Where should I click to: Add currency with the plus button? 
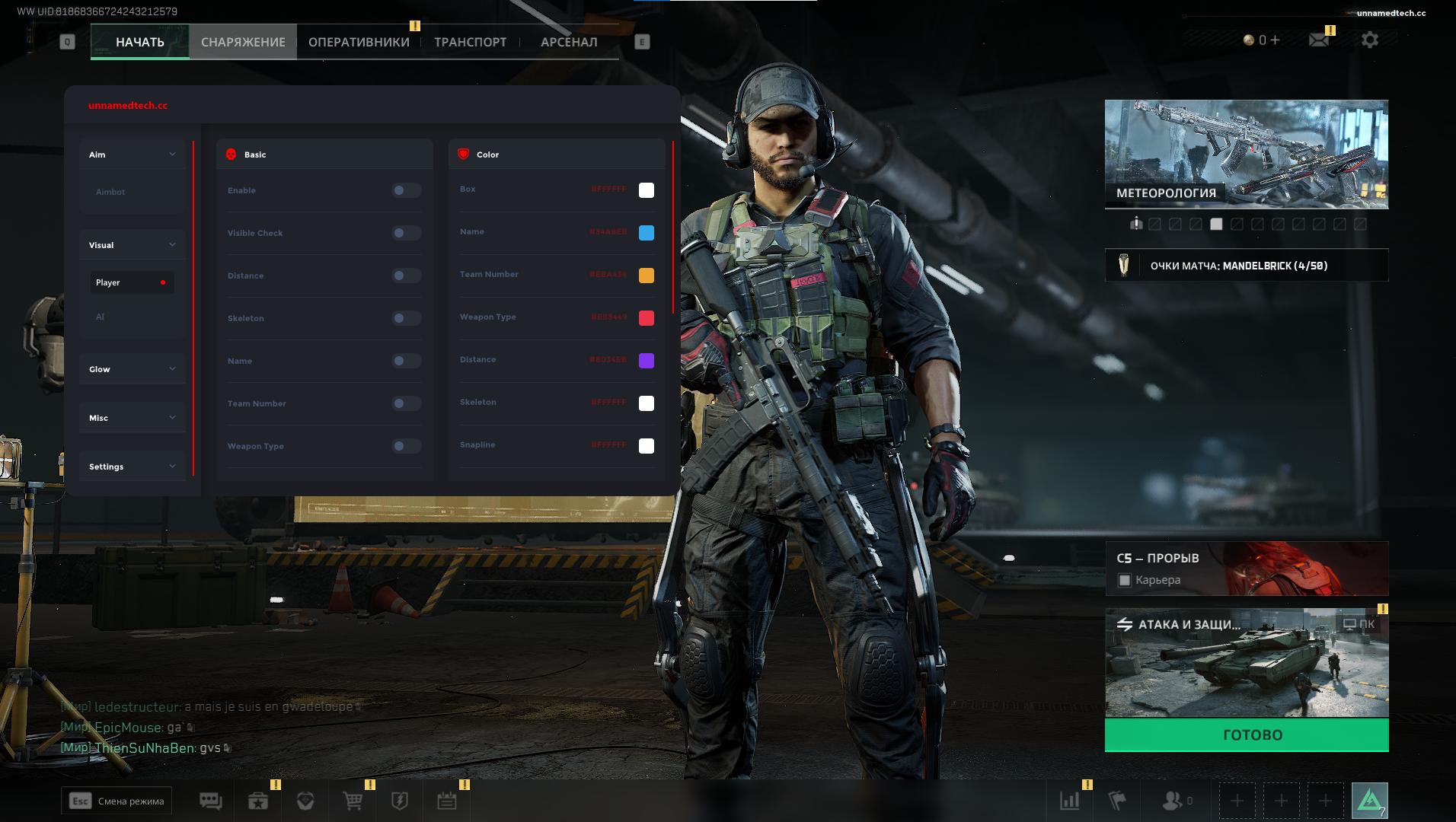tap(1275, 40)
